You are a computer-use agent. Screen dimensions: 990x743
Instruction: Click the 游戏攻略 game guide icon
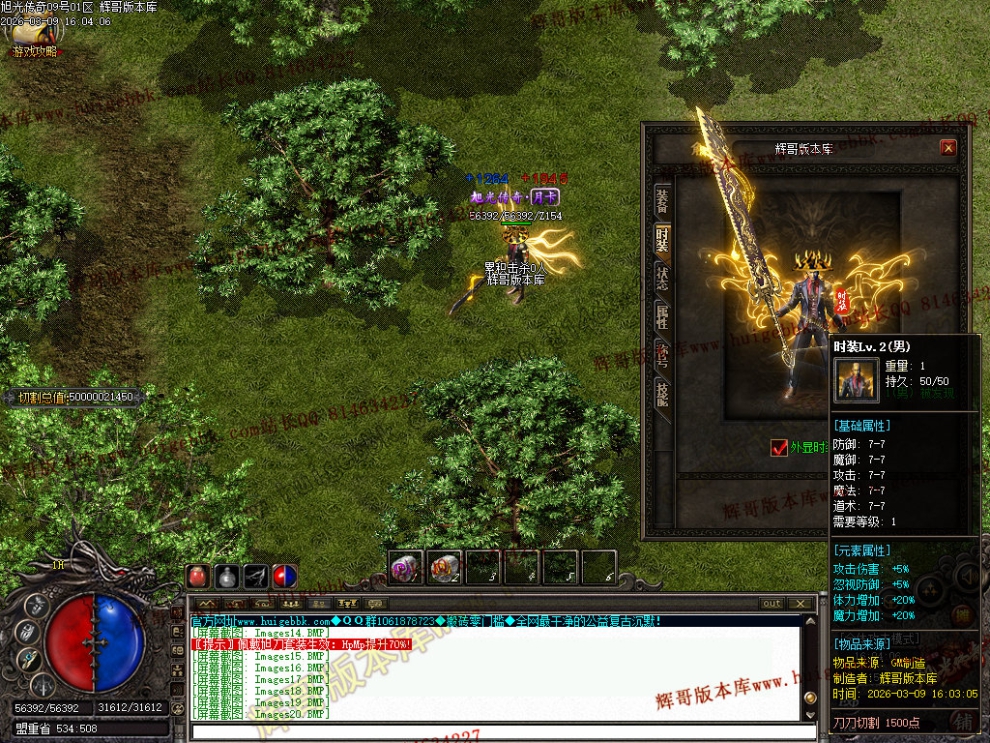35,35
